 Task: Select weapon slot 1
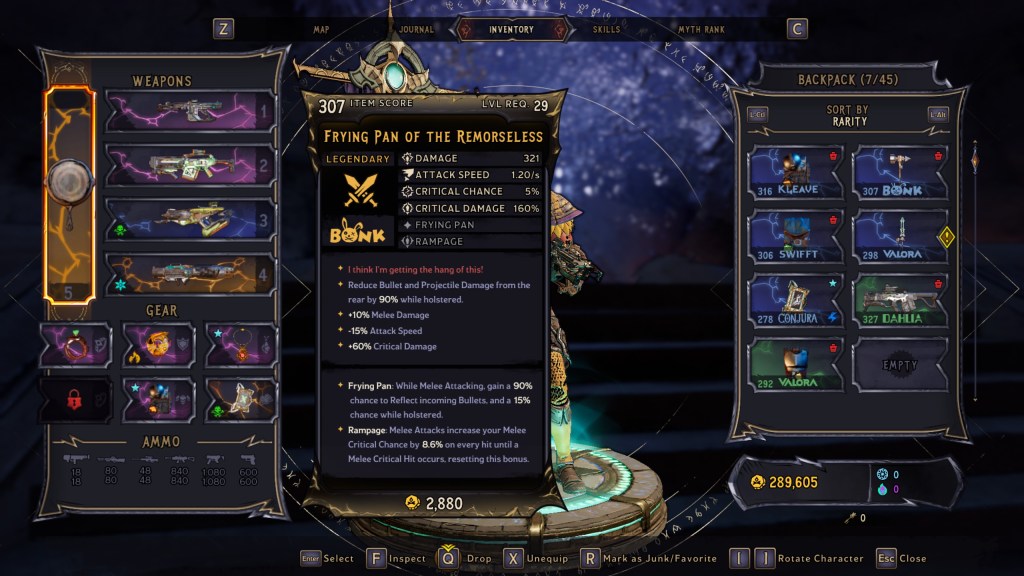[x=190, y=111]
